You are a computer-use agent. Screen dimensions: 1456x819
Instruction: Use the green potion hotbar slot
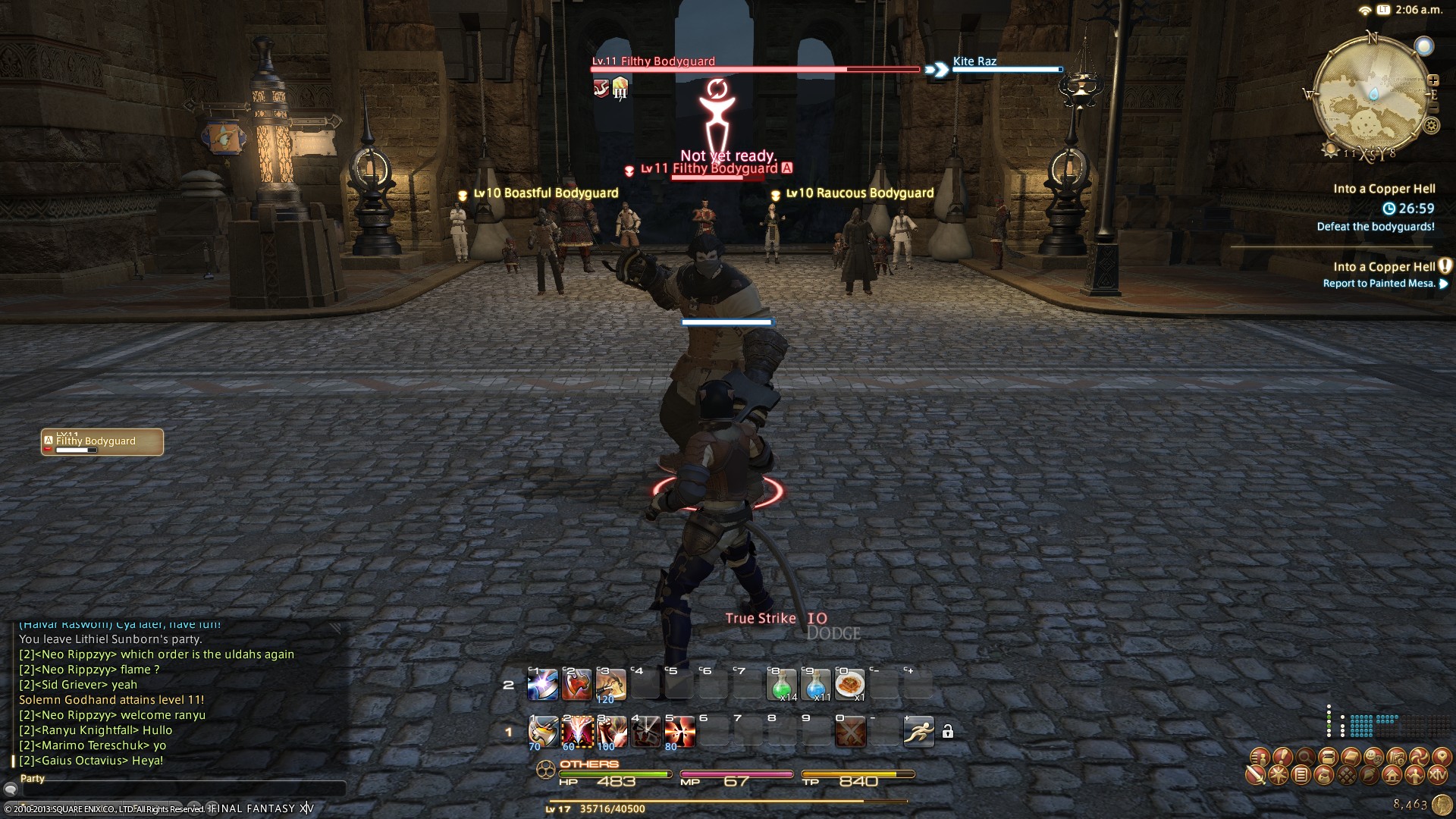click(x=781, y=685)
